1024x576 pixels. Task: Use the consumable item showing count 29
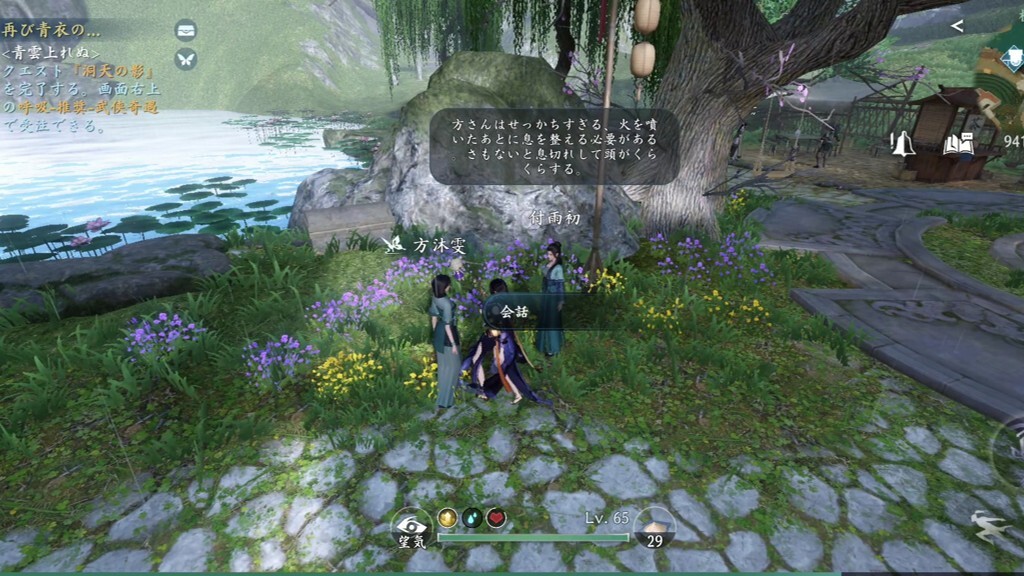pos(655,529)
